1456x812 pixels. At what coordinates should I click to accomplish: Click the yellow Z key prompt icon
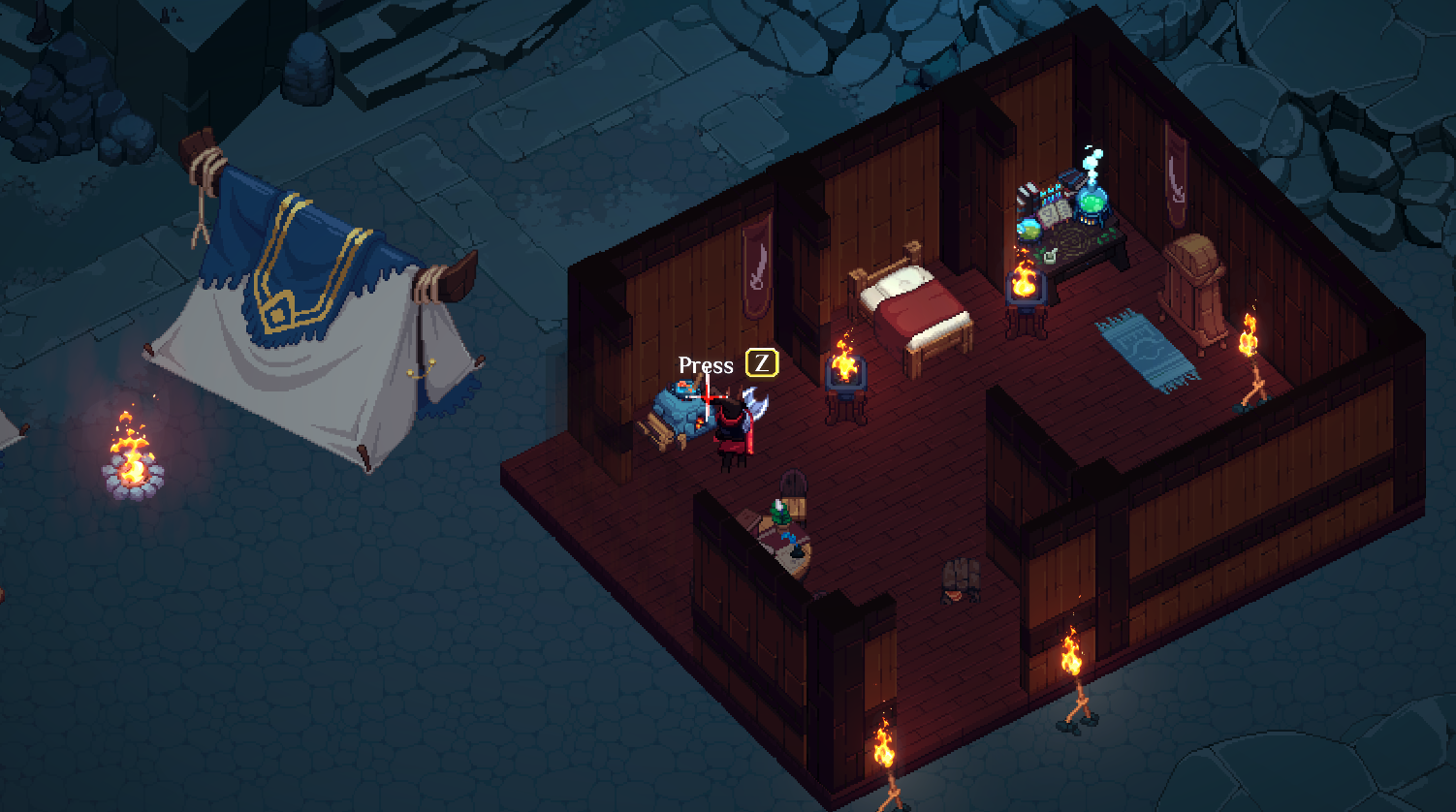coord(761,363)
